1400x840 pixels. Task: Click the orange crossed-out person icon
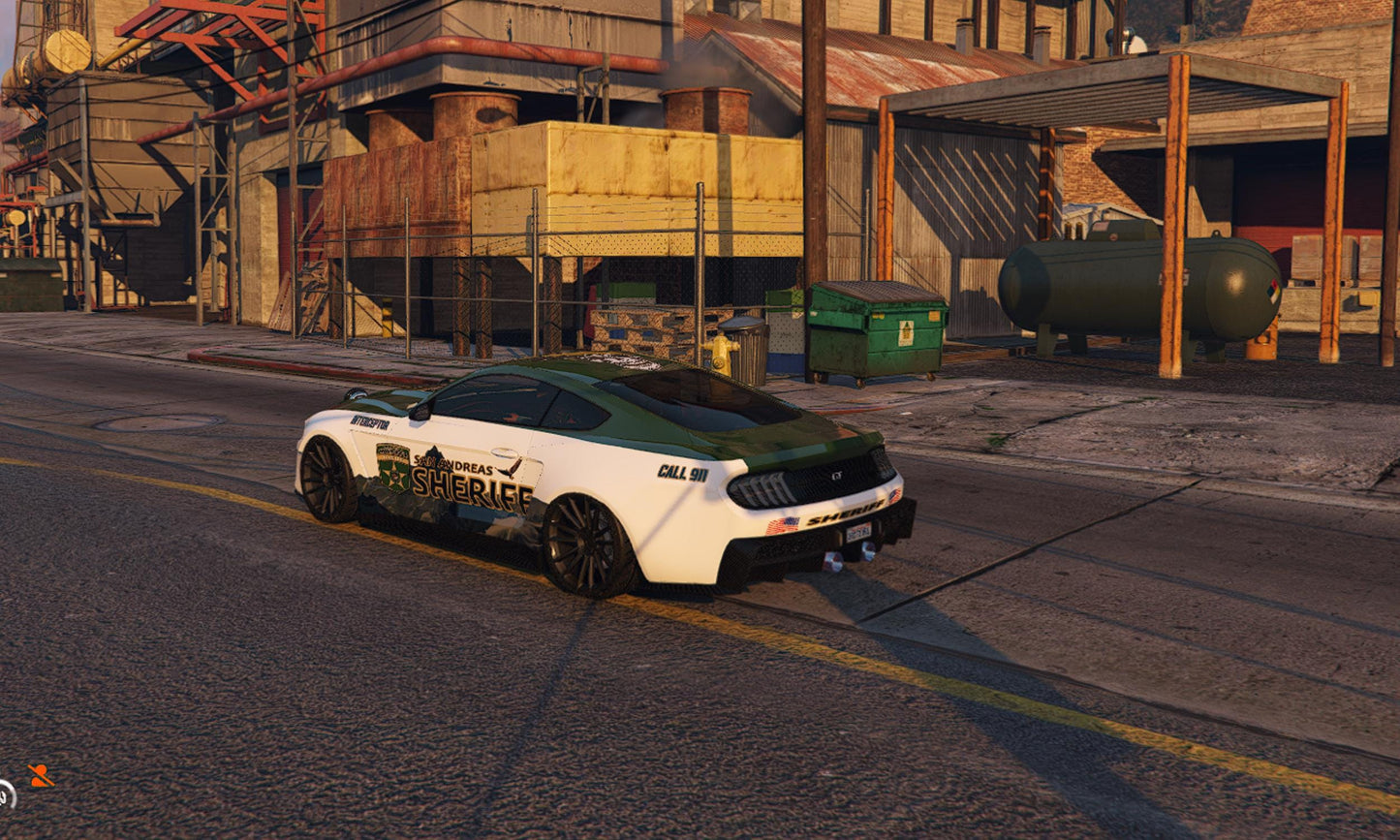click(x=41, y=775)
